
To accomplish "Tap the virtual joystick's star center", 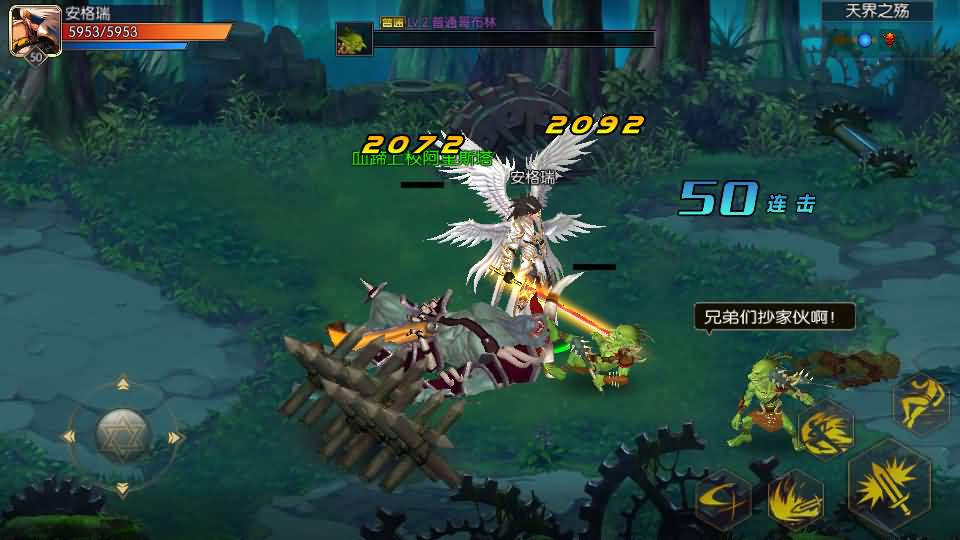I will [x=123, y=435].
